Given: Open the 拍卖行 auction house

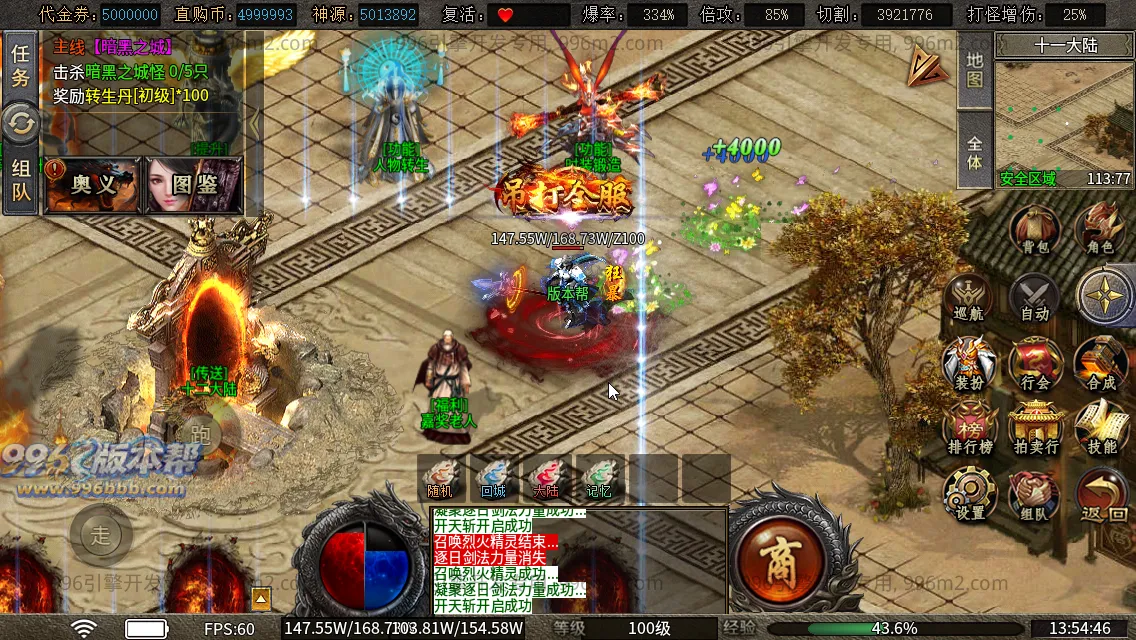Looking at the screenshot, I should click(x=1035, y=430).
